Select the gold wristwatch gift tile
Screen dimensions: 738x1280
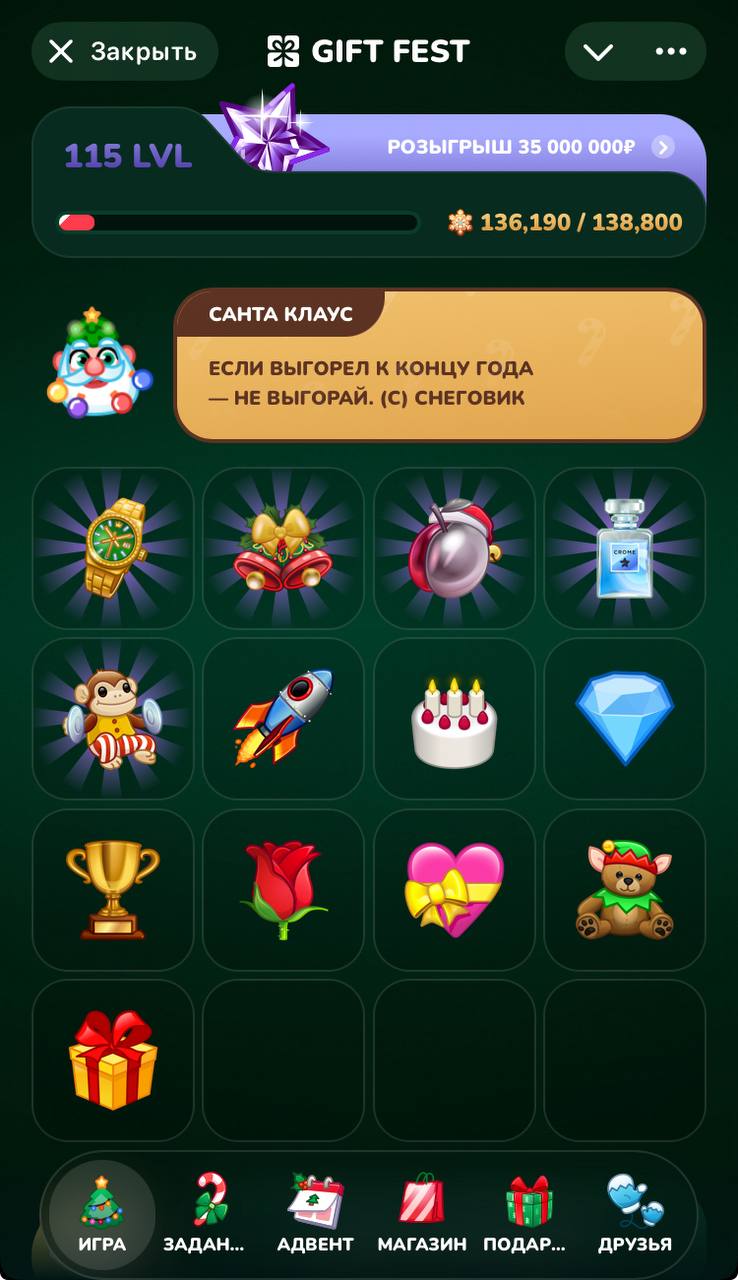click(113, 548)
